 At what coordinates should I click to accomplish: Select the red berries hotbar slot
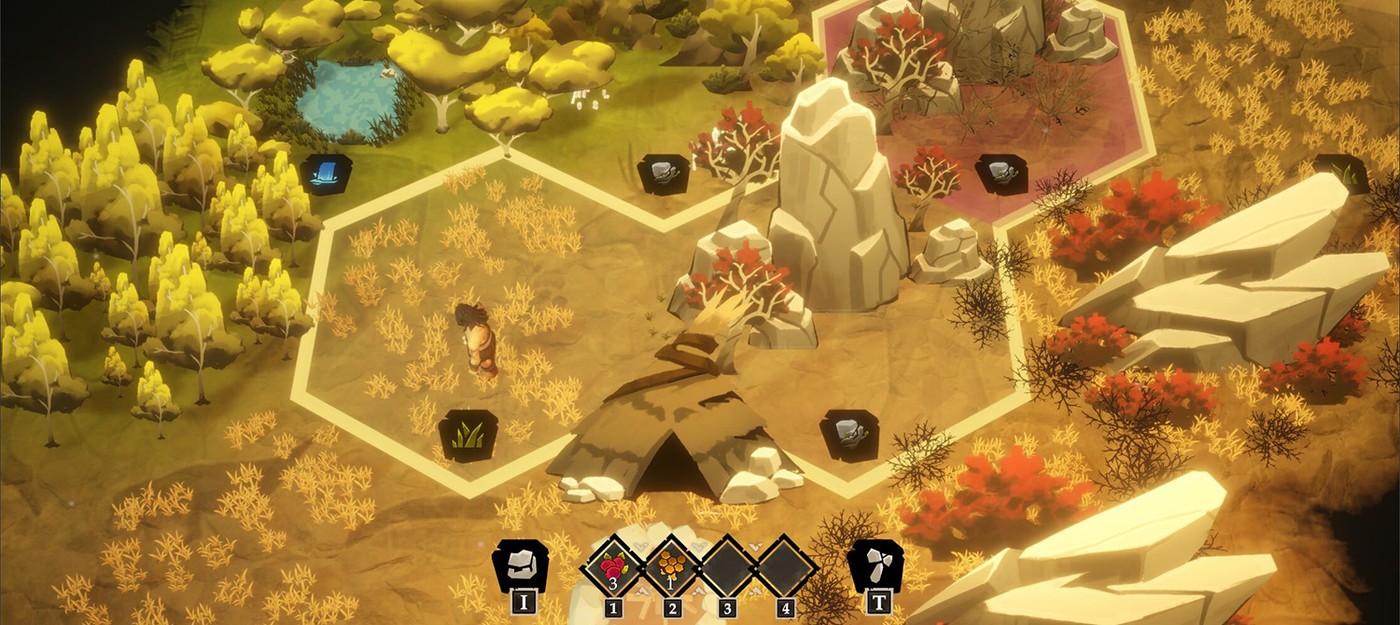coord(612,568)
